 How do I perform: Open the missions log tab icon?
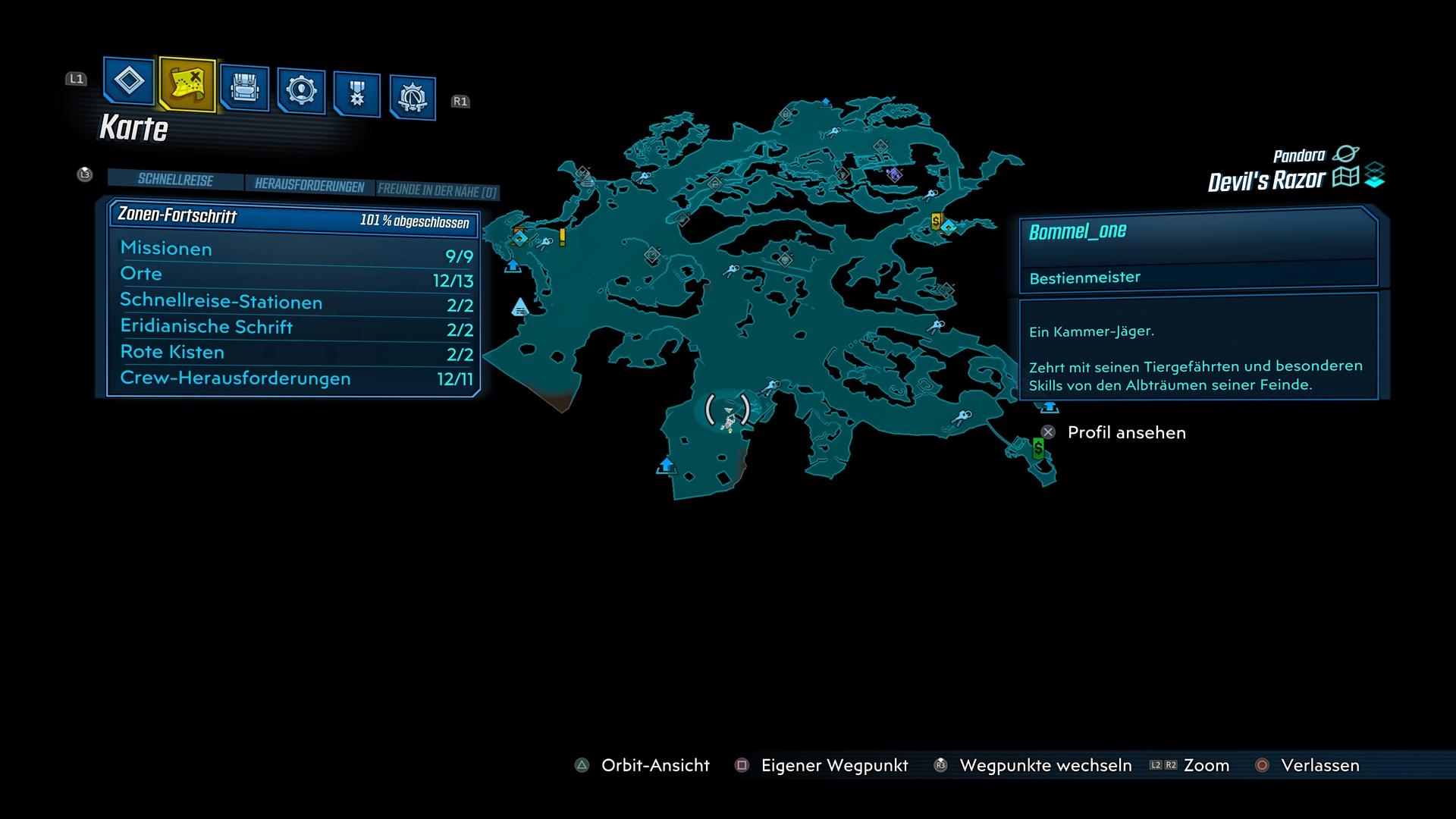click(x=128, y=80)
